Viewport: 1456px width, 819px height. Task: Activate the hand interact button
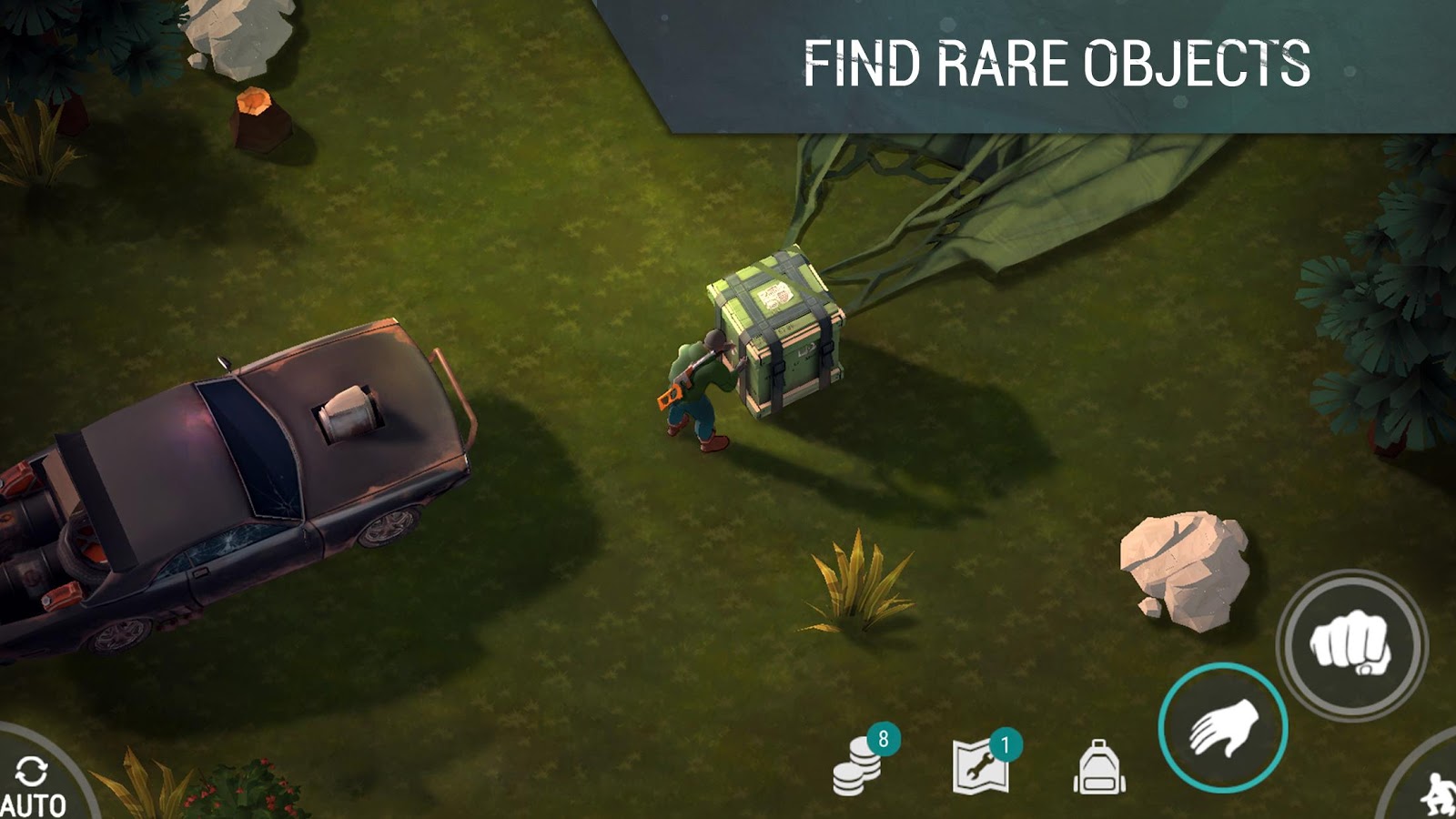coord(1223,727)
